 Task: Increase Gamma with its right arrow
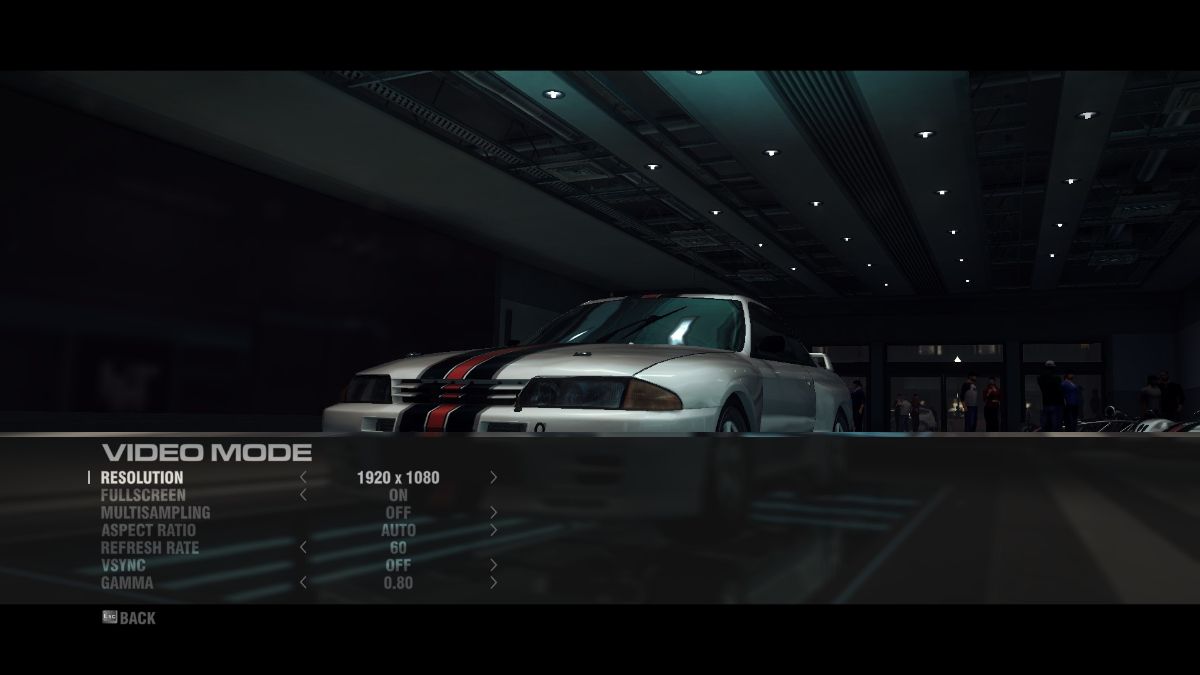pyautogui.click(x=493, y=583)
